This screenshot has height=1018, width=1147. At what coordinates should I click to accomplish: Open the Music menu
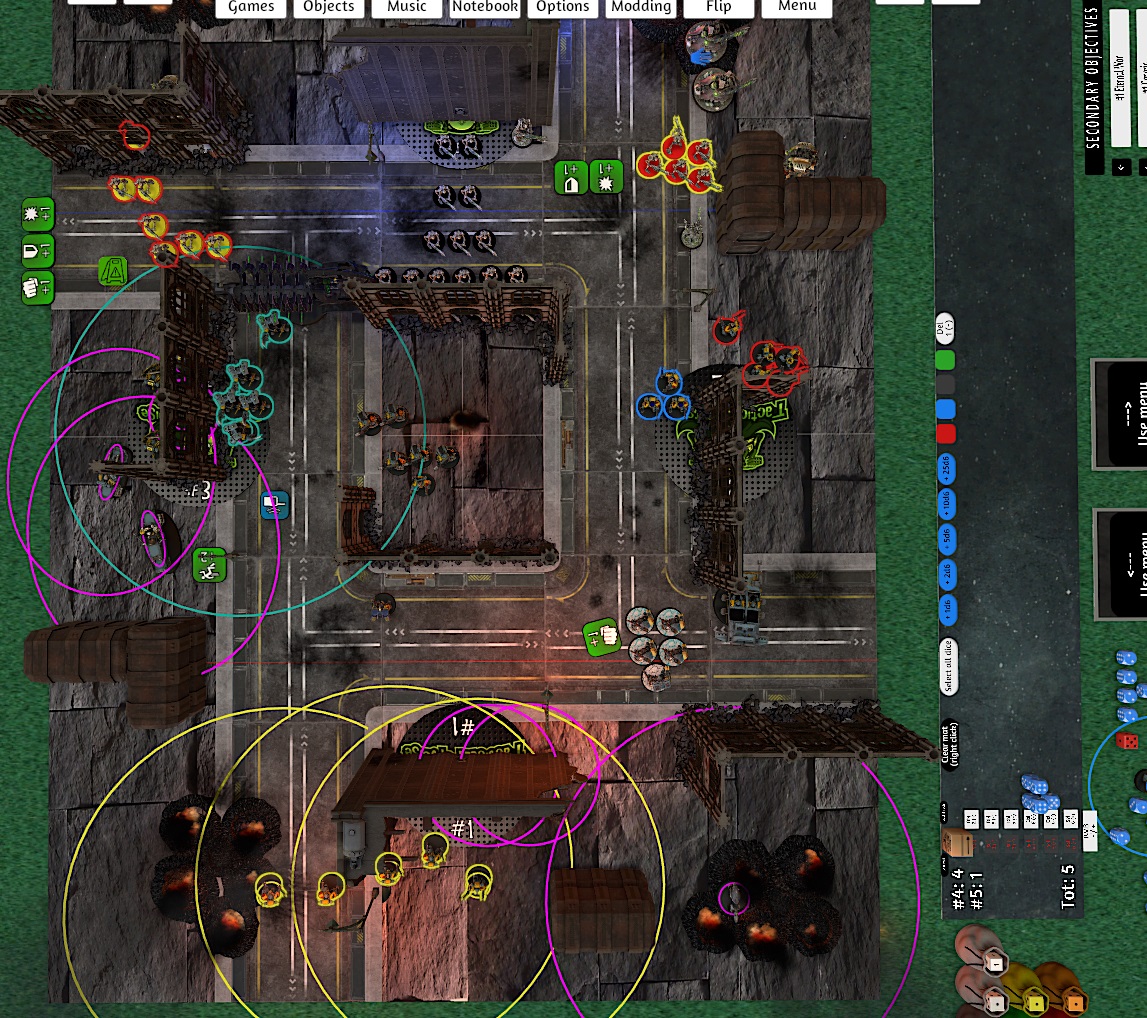[x=407, y=7]
